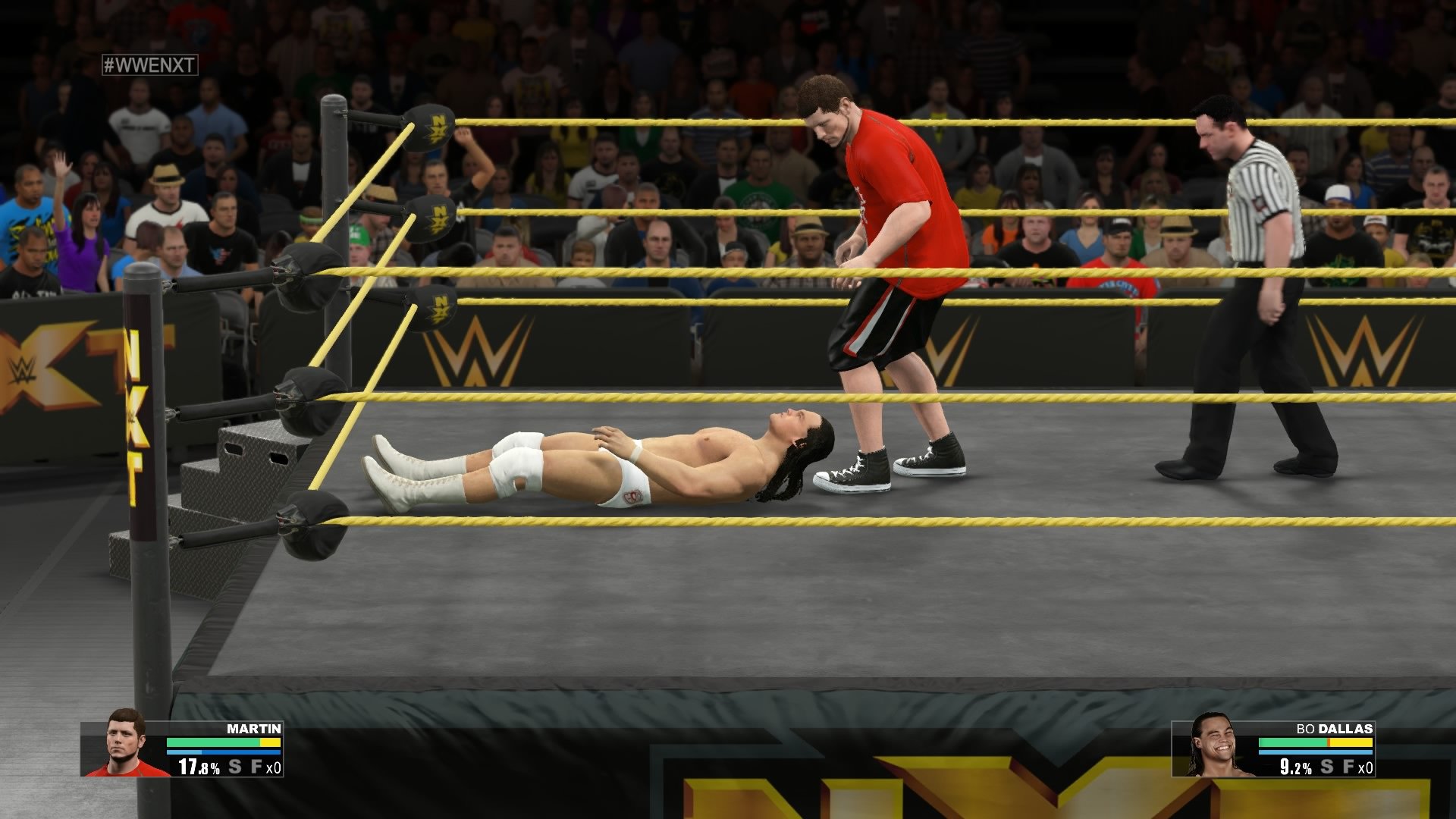Click Bo Dallas' blue momentum bar

[x=1315, y=752]
